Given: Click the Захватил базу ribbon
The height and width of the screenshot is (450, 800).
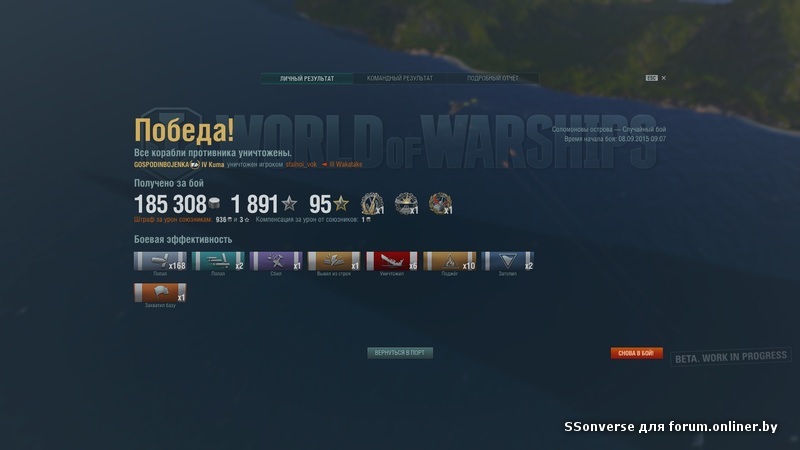Looking at the screenshot, I should (160, 294).
